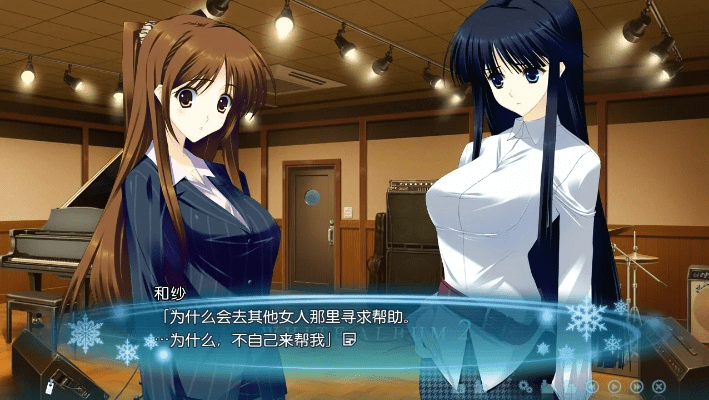Start auto-play with the play button
The width and height of the screenshot is (709, 400).
point(614,386)
